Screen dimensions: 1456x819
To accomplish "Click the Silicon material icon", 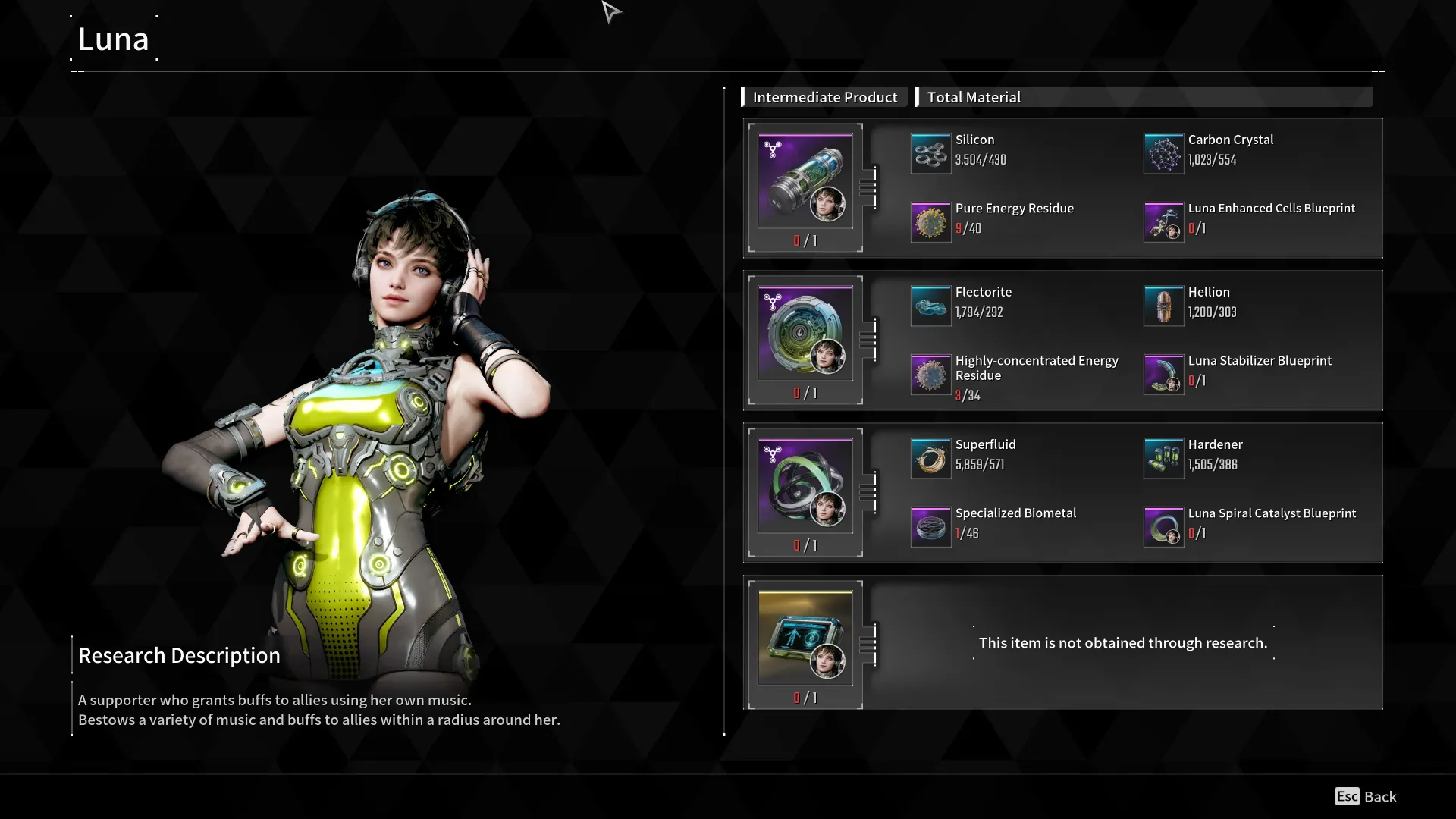I will 930,153.
